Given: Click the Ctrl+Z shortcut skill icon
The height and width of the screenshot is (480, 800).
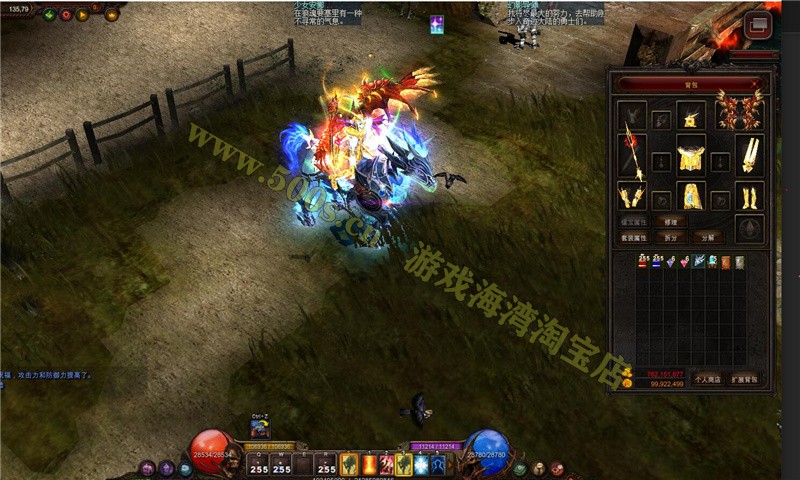Looking at the screenshot, I should click(259, 429).
